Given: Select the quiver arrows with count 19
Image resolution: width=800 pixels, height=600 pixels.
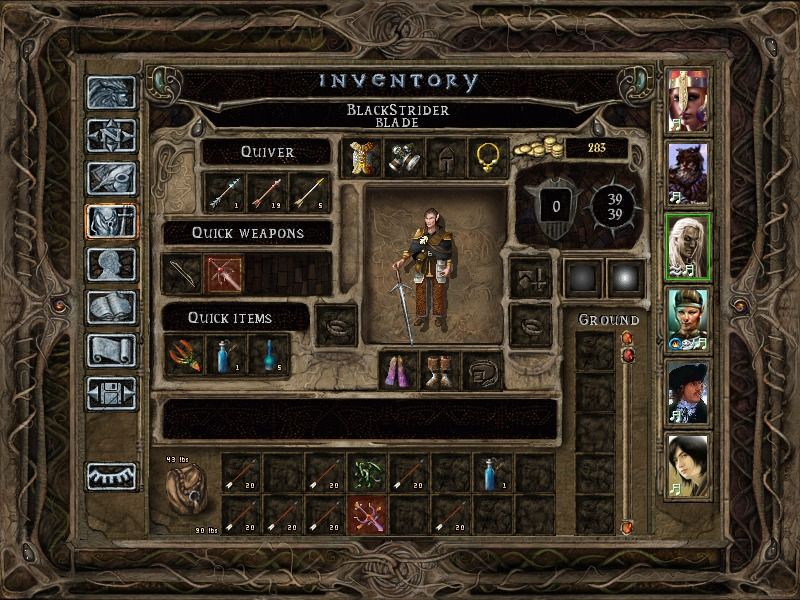Looking at the screenshot, I should click(x=266, y=193).
